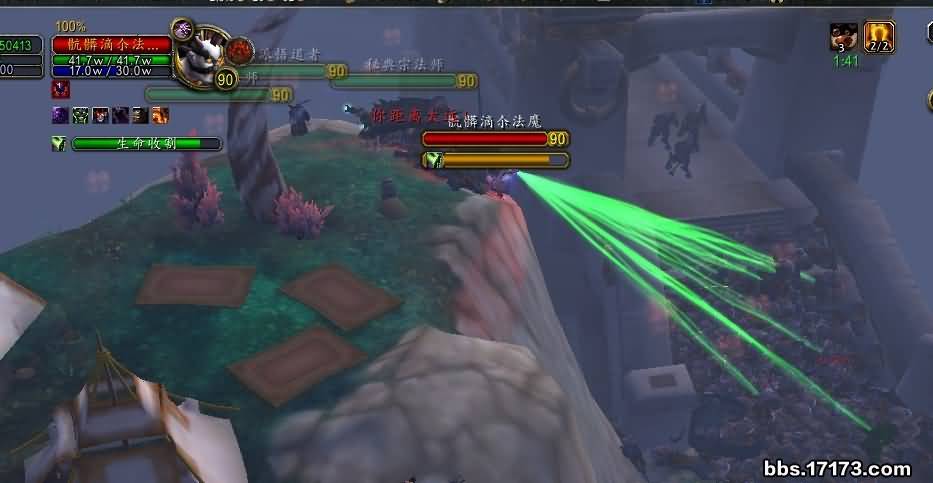Viewport: 933px width, 483px height.
Task: Click the purple raid marker on the portrait
Action: click(182, 30)
